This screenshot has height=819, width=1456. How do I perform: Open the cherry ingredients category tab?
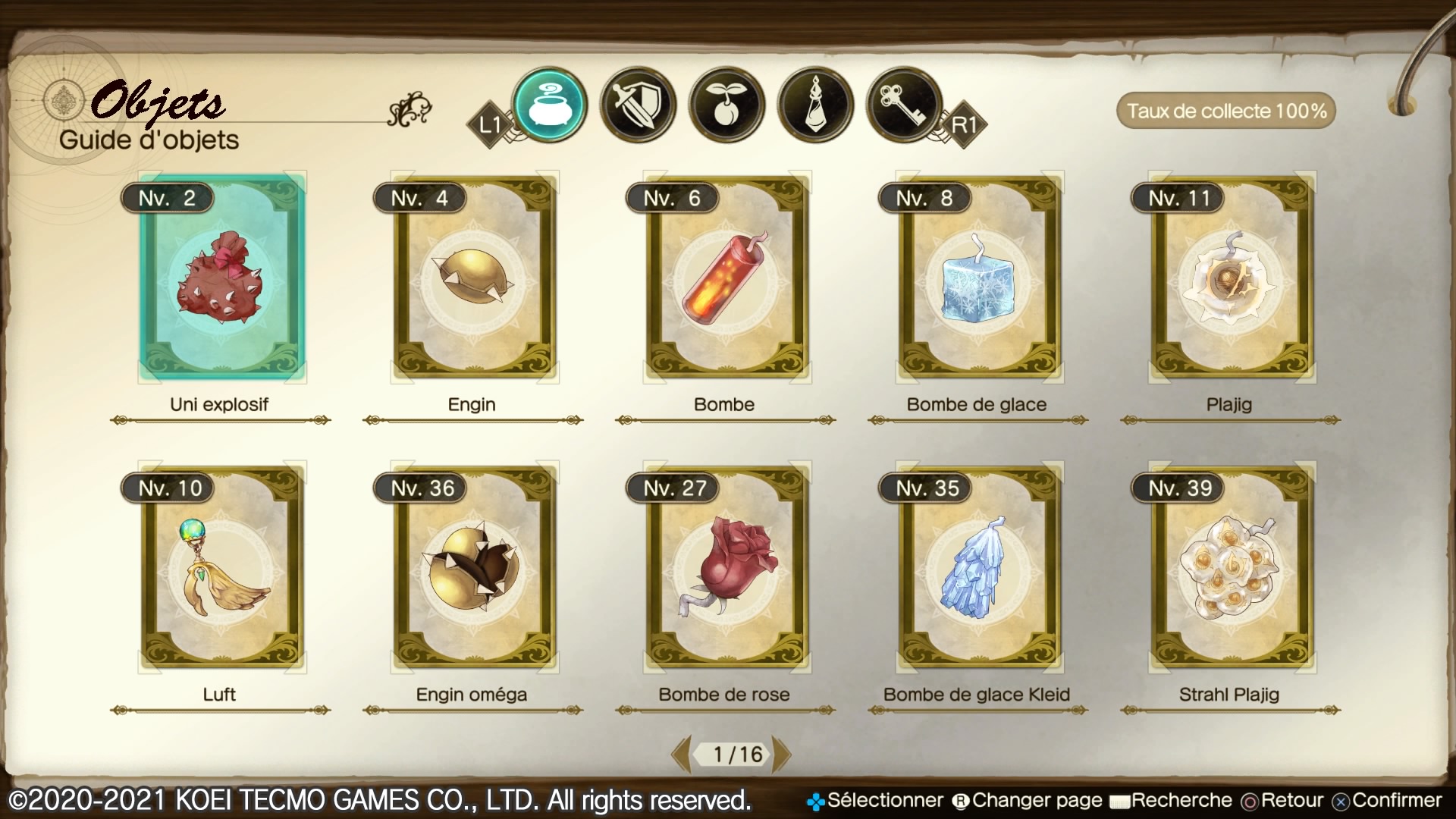coord(726,105)
